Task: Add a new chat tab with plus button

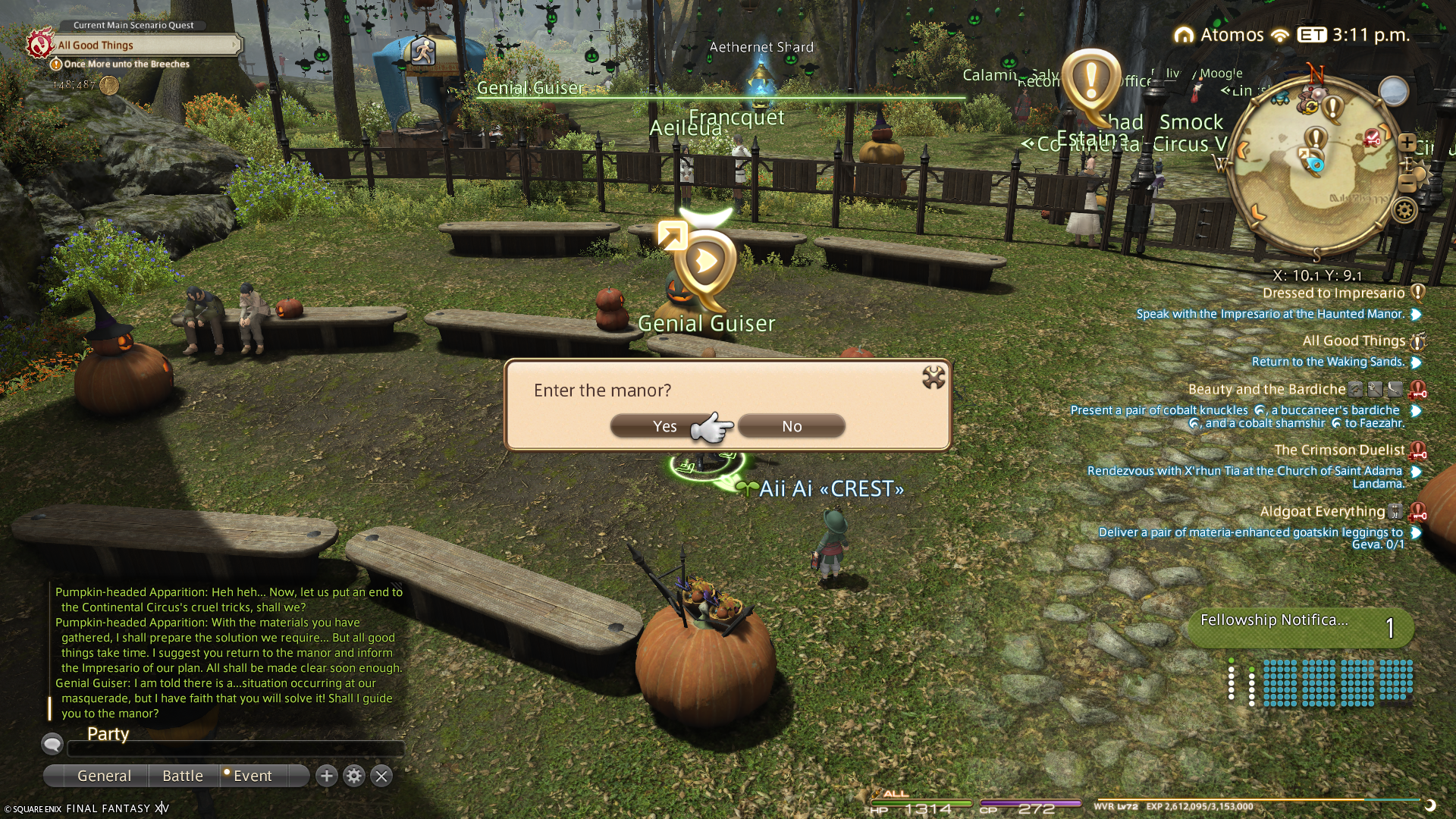Action: (327, 776)
